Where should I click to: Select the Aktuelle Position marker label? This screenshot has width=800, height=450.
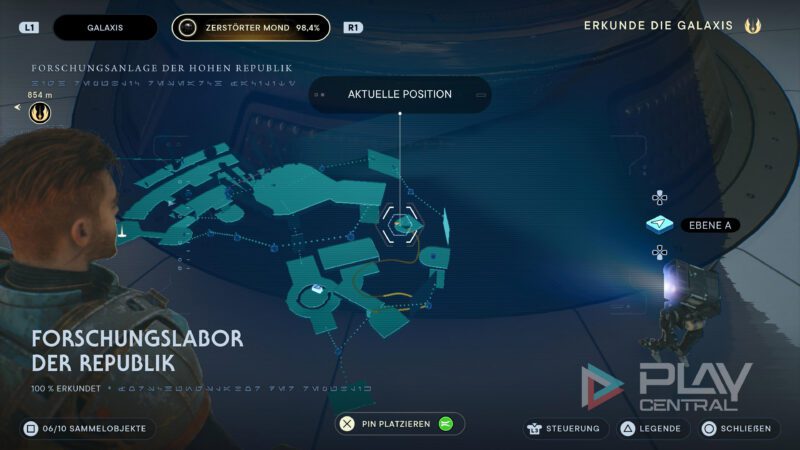399,94
